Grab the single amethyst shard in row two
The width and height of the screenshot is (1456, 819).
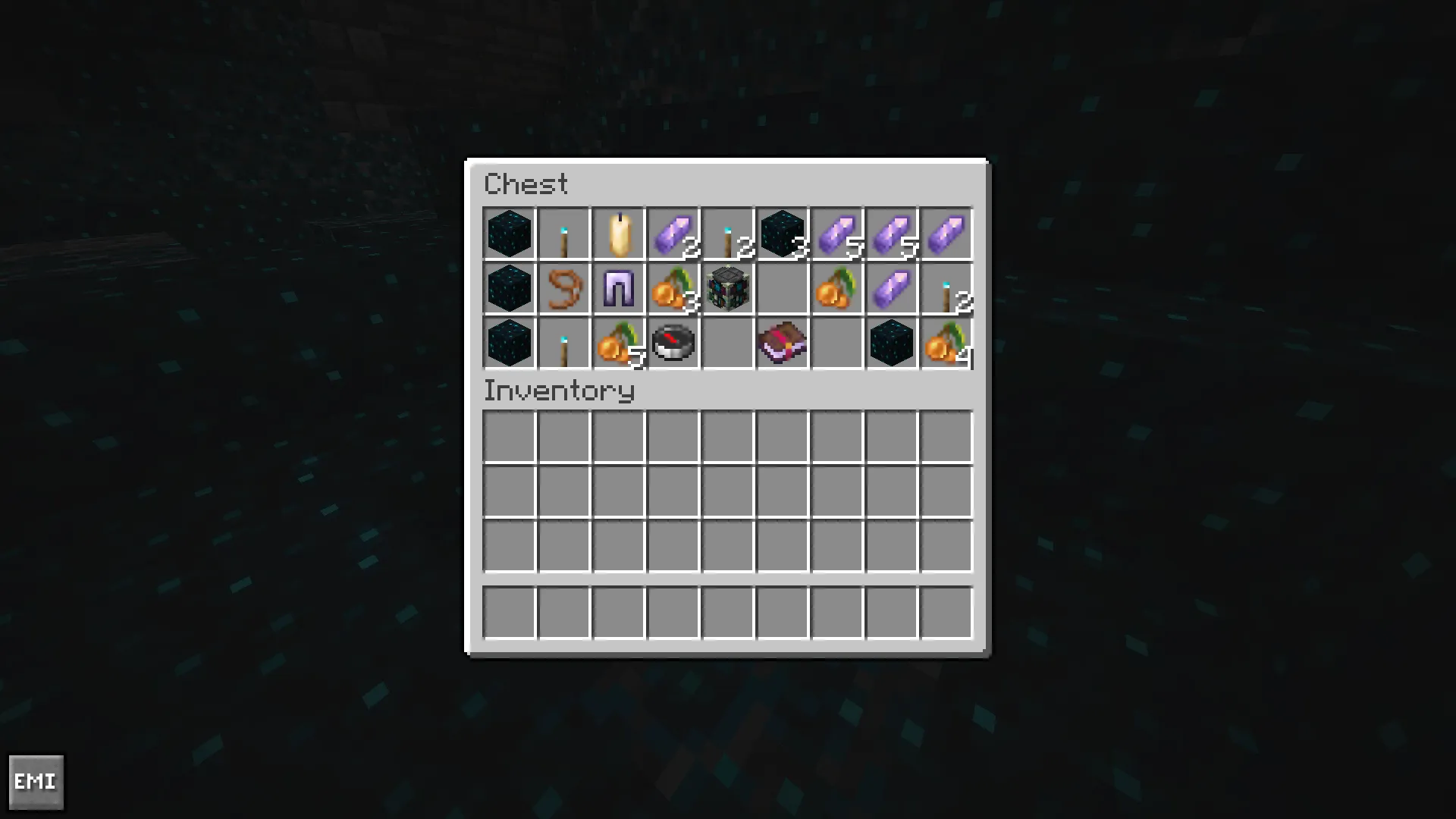tap(892, 289)
